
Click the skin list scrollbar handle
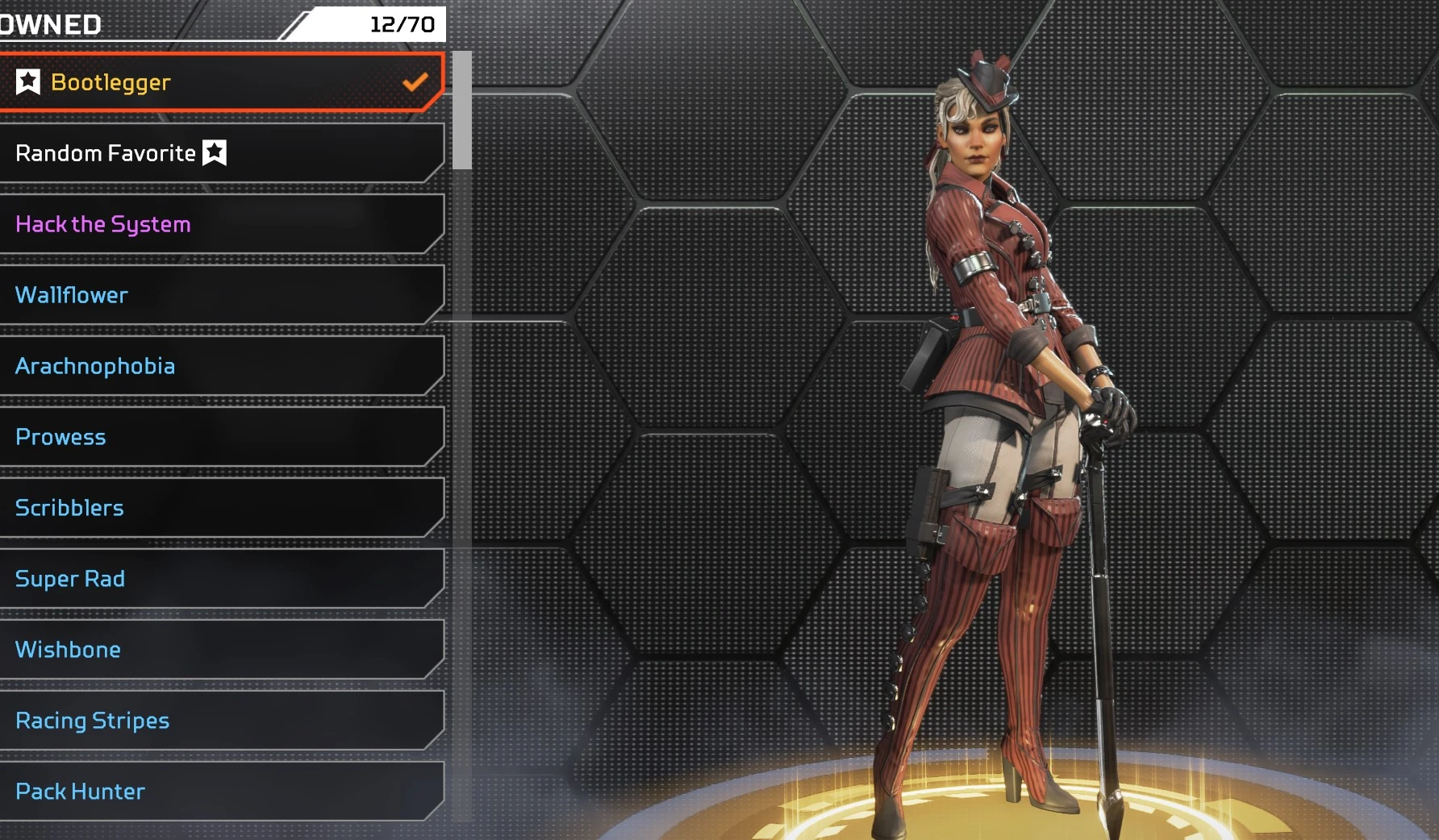point(462,110)
